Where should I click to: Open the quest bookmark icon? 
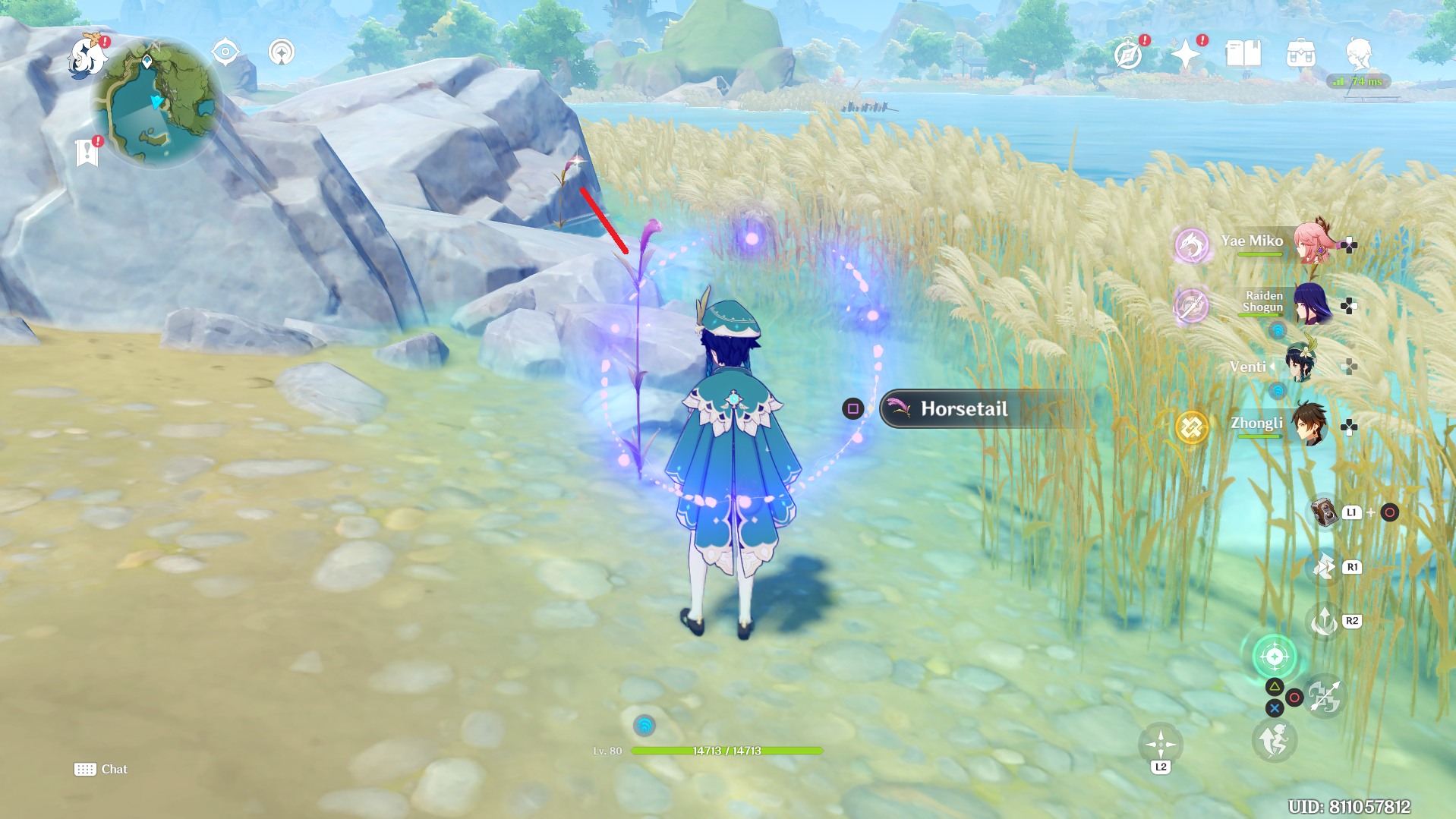pos(87,153)
